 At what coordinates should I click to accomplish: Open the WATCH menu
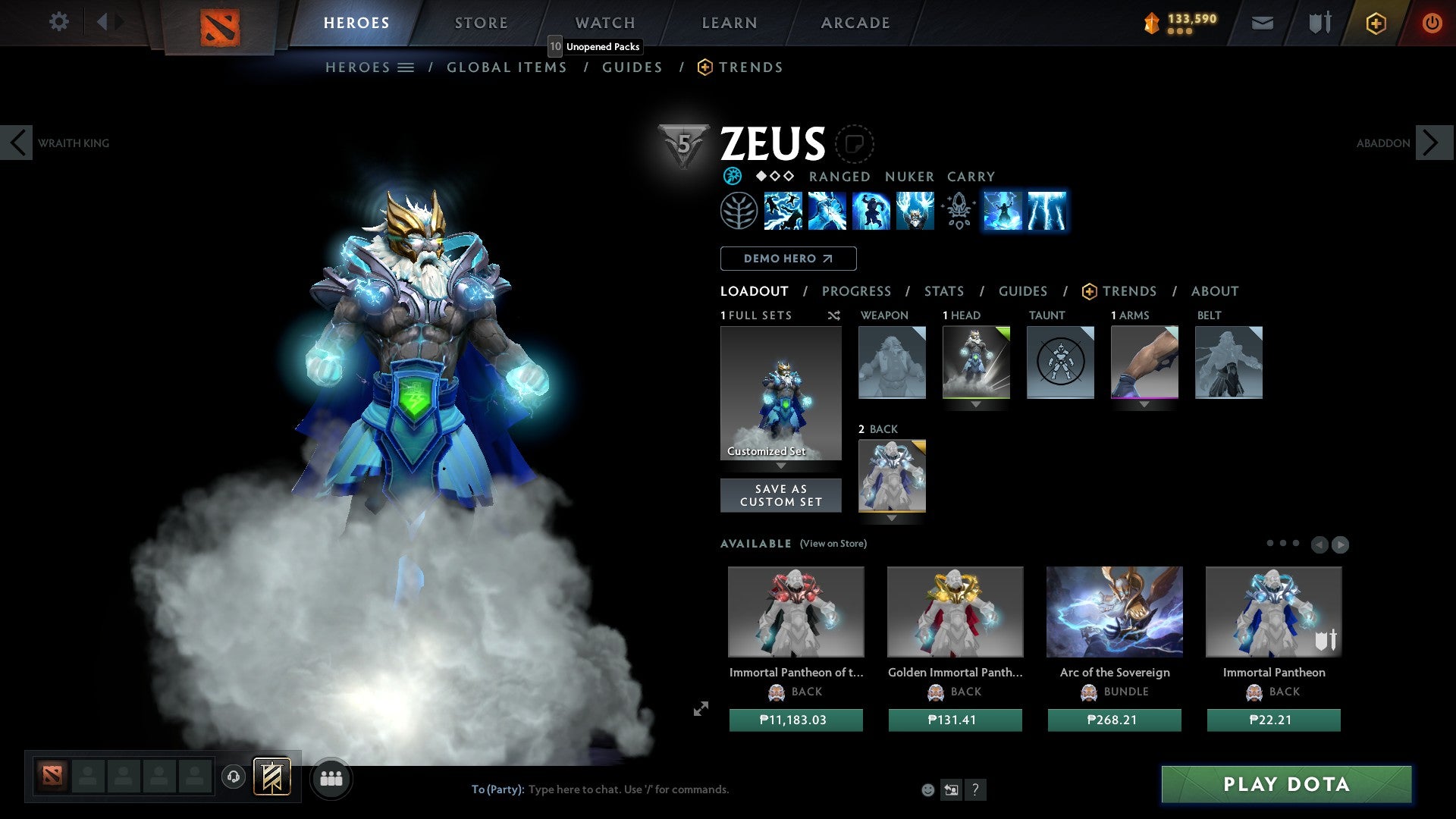(604, 23)
